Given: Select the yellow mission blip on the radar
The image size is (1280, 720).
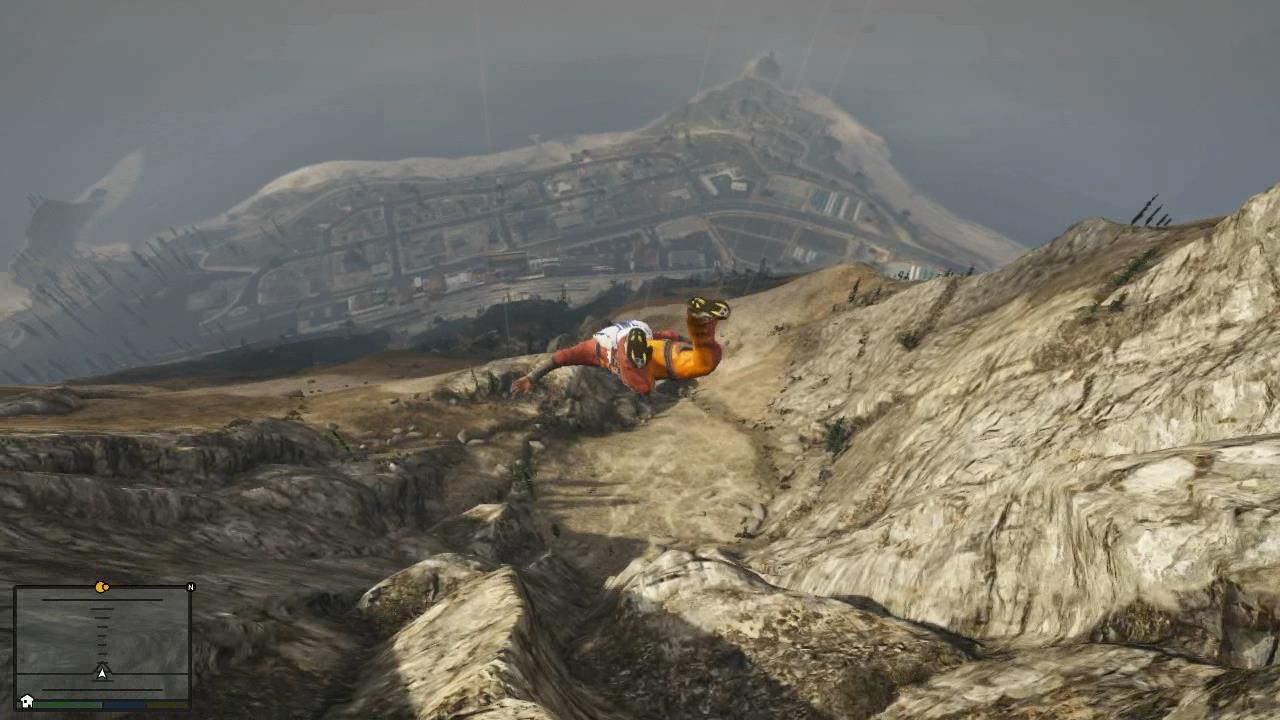Looking at the screenshot, I should (102, 587).
